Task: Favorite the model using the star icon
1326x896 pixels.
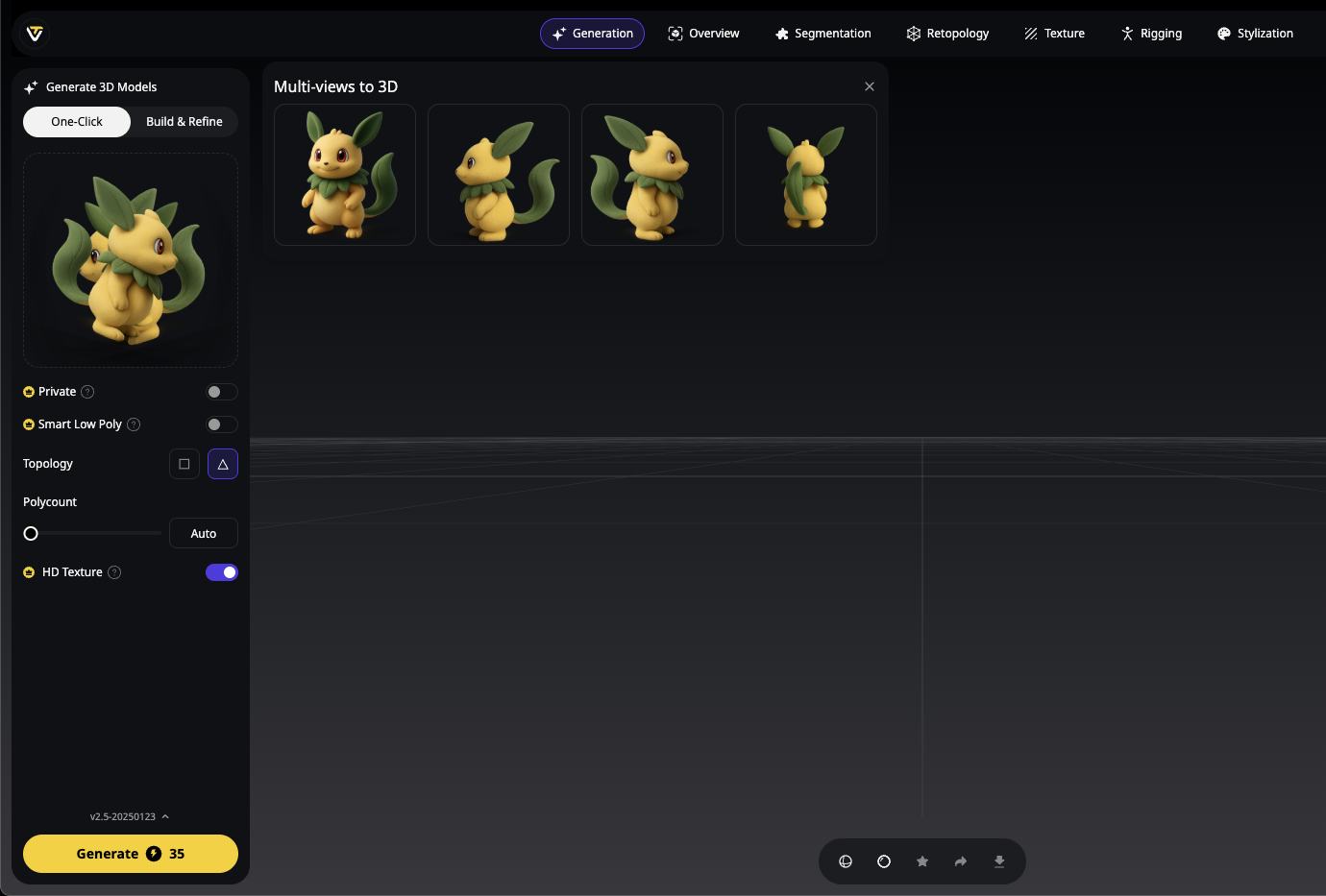Action: [922, 861]
